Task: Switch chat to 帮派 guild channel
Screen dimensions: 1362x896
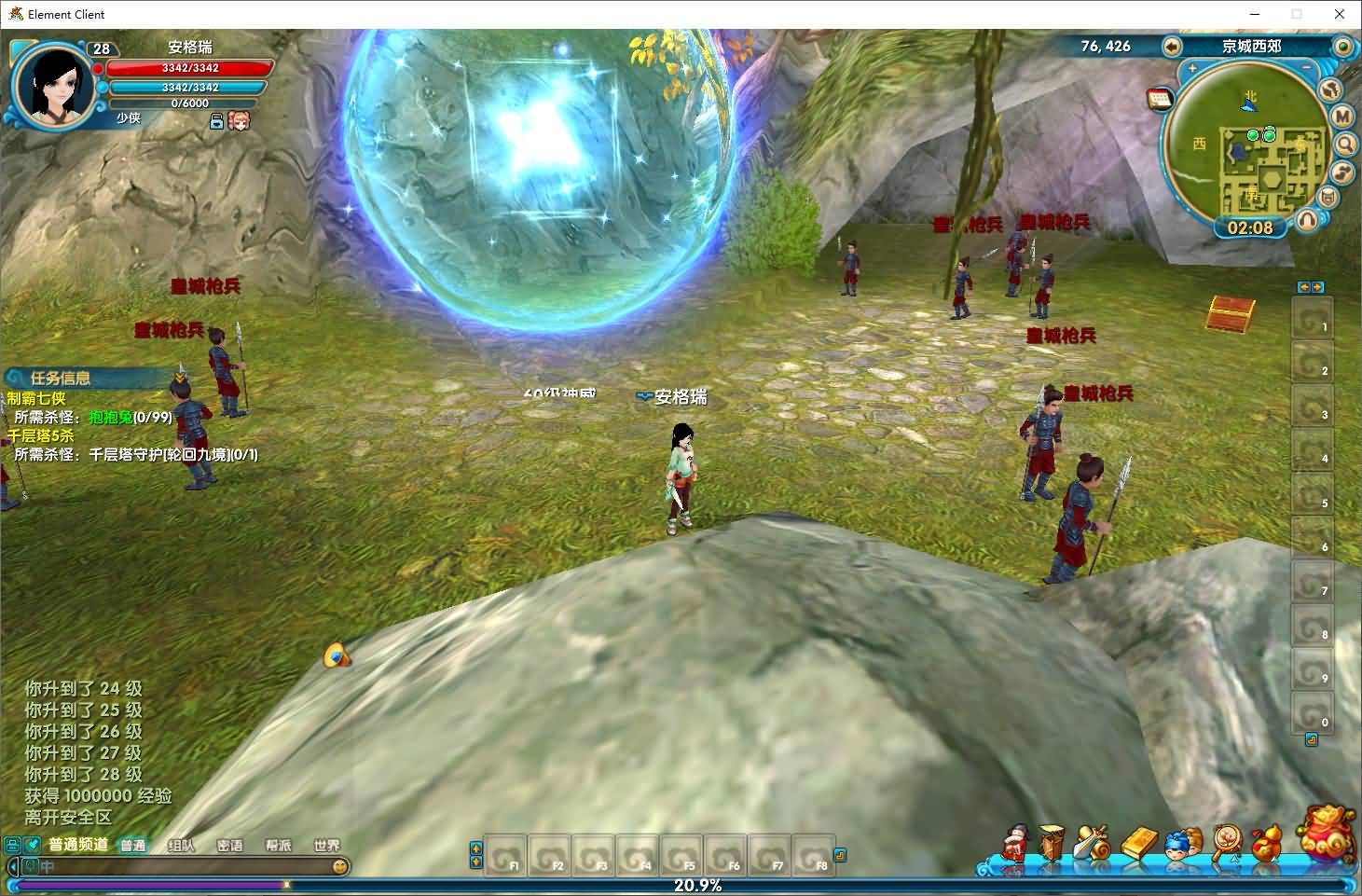Action: point(278,846)
